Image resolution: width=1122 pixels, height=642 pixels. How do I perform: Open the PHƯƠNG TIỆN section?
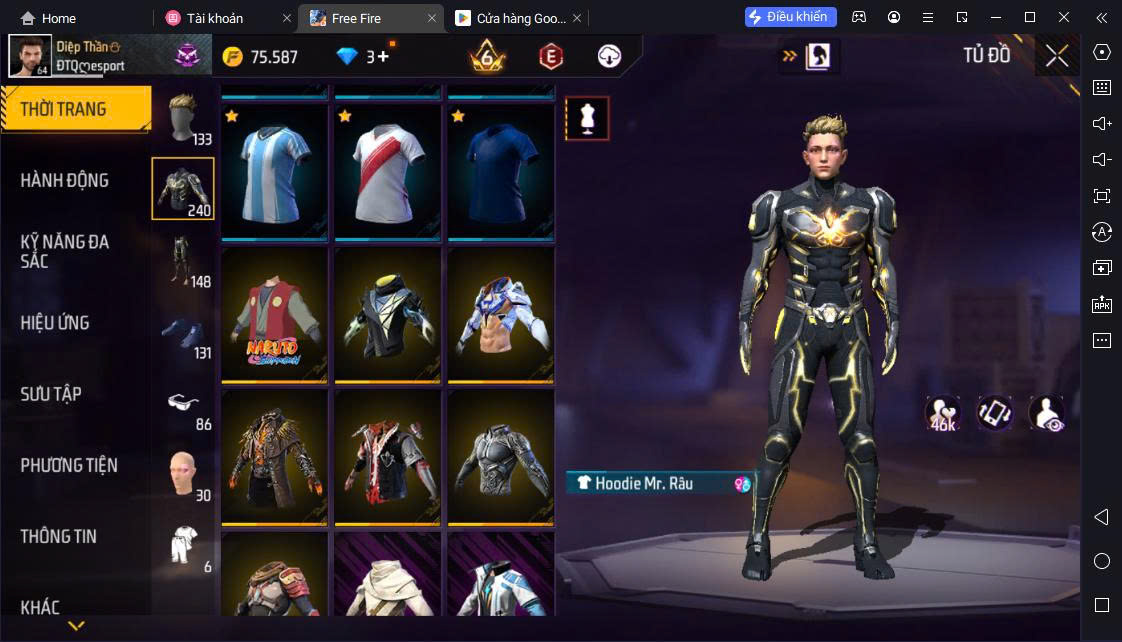coord(69,465)
